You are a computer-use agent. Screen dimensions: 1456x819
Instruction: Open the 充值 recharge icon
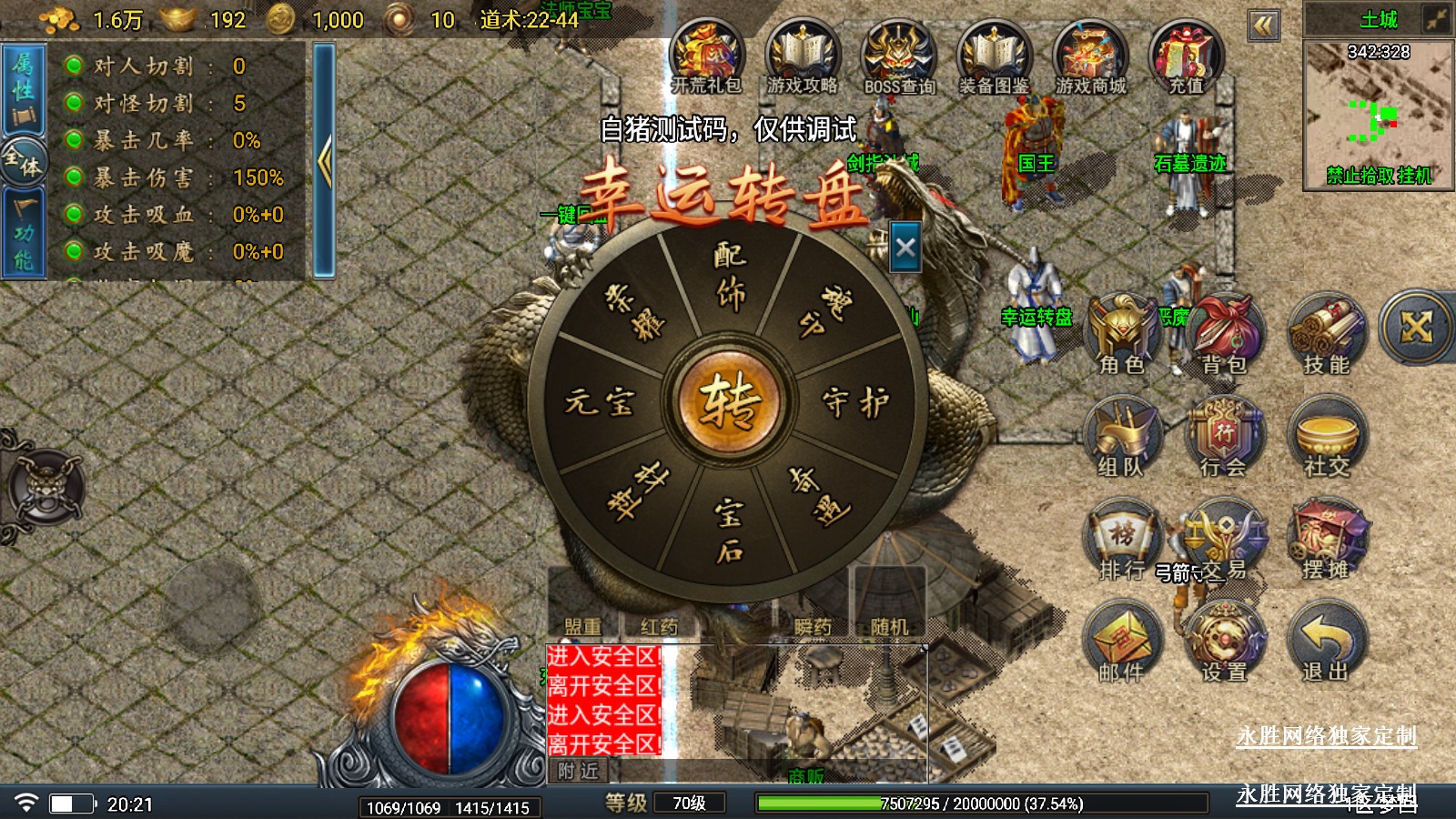(x=1186, y=57)
